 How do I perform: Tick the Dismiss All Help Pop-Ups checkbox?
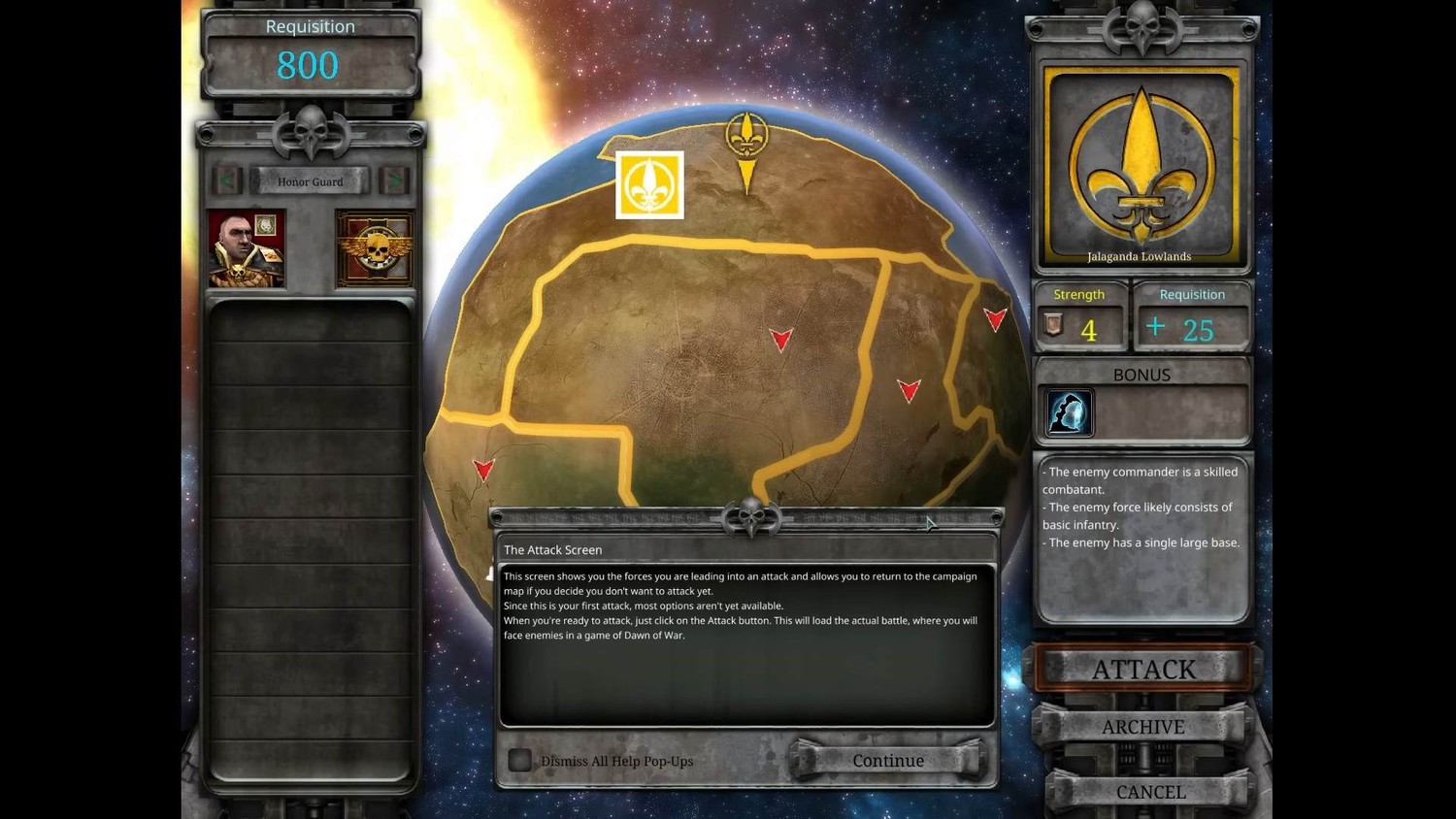pyautogui.click(x=520, y=761)
